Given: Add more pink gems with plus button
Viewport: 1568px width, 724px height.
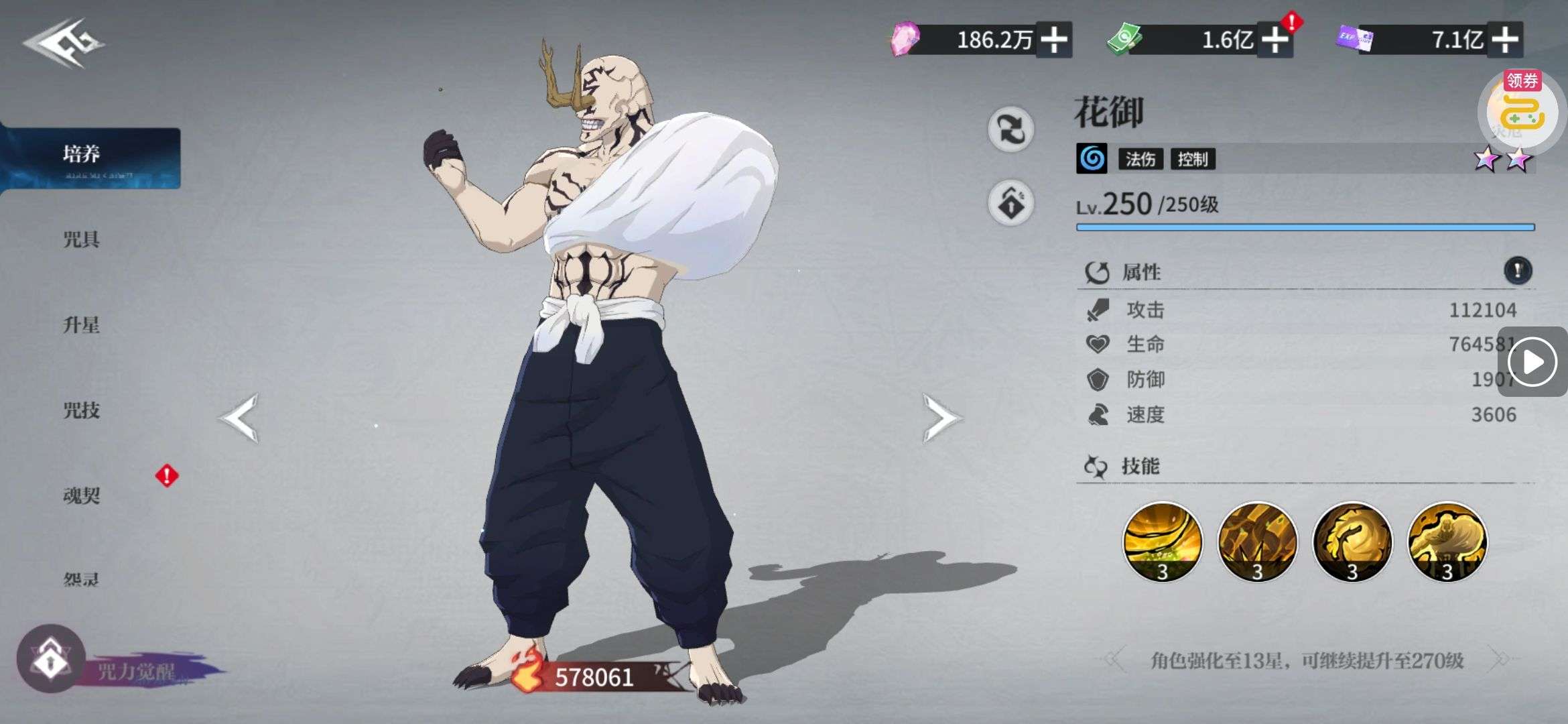Looking at the screenshot, I should pyautogui.click(x=1054, y=40).
